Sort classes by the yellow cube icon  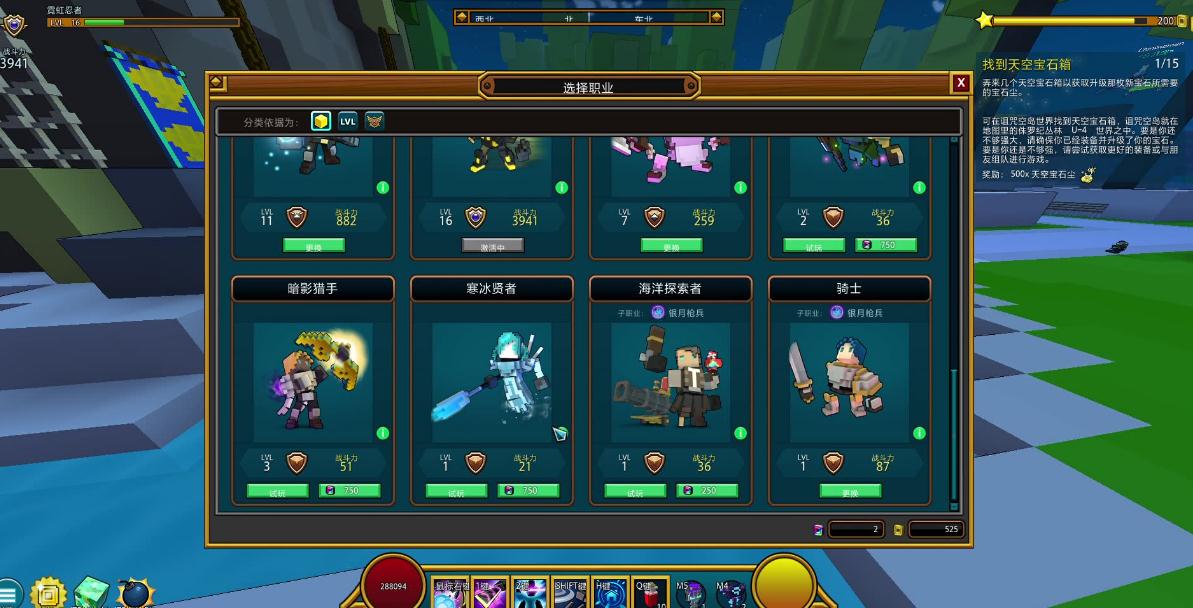pos(320,121)
